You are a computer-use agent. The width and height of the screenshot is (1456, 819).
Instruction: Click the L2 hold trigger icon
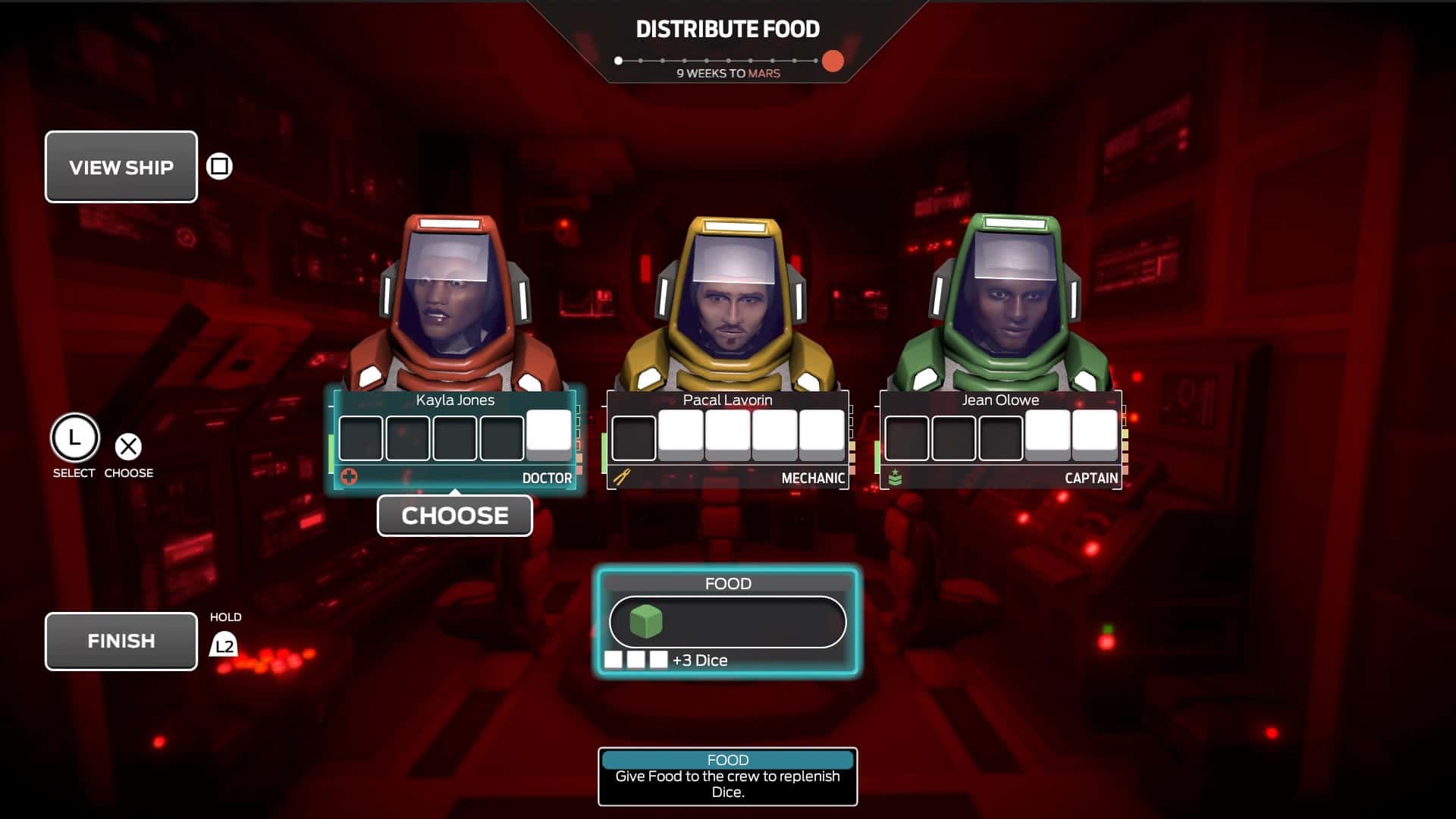(x=224, y=645)
